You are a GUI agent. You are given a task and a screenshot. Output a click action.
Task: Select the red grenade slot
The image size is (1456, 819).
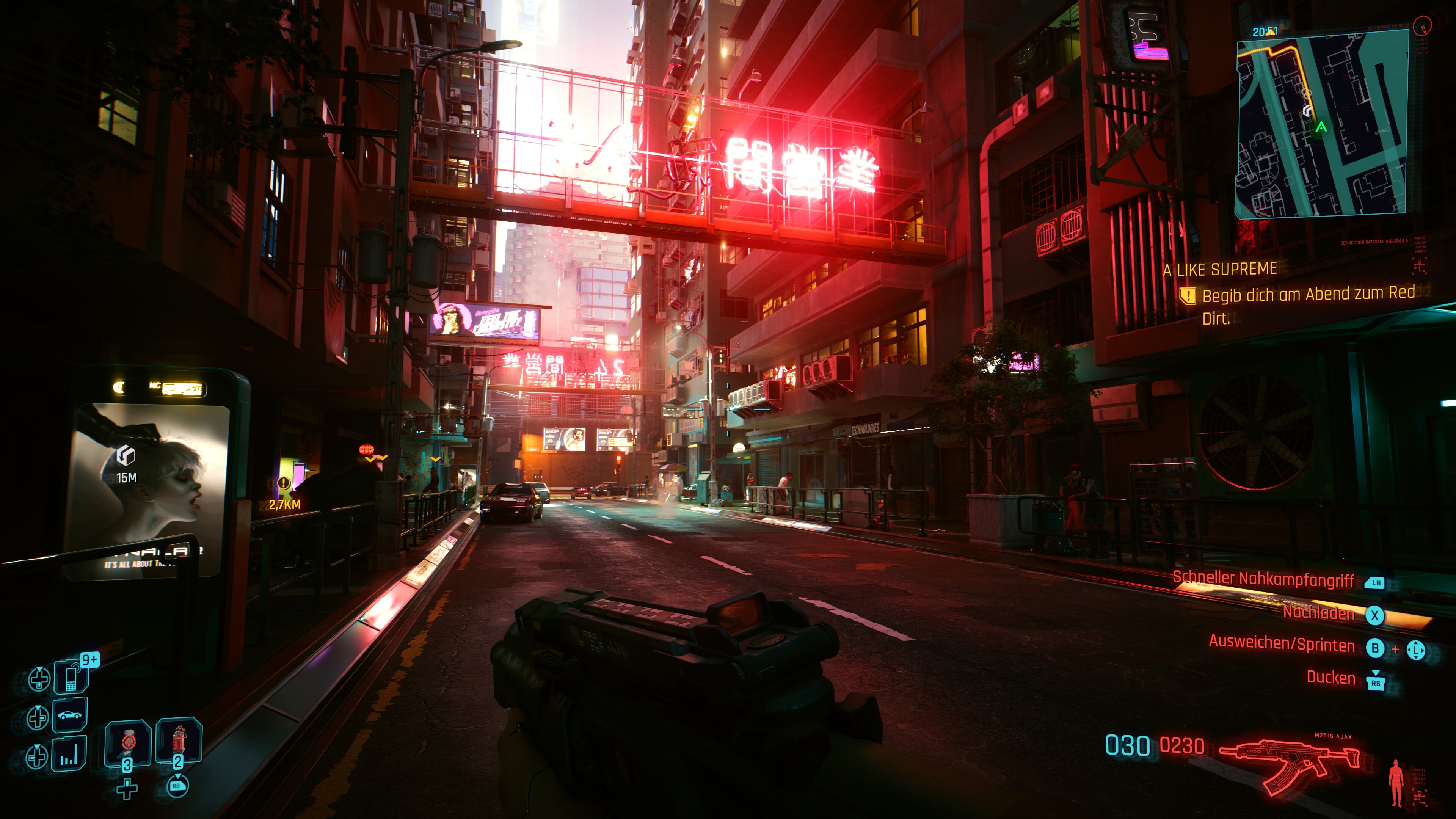pyautogui.click(x=179, y=741)
